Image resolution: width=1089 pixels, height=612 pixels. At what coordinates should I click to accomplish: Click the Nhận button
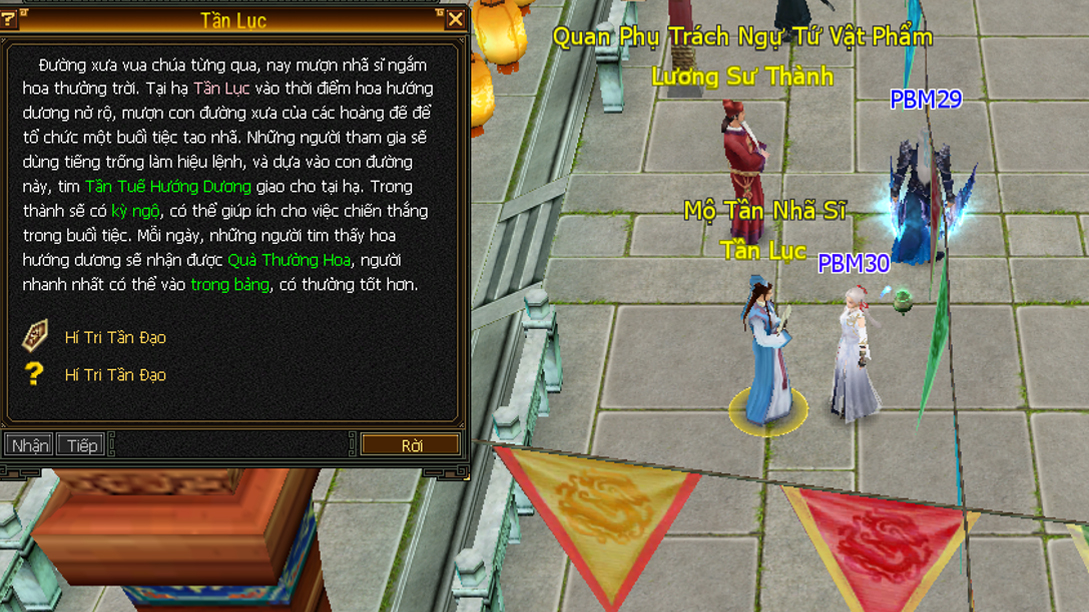pyautogui.click(x=28, y=445)
